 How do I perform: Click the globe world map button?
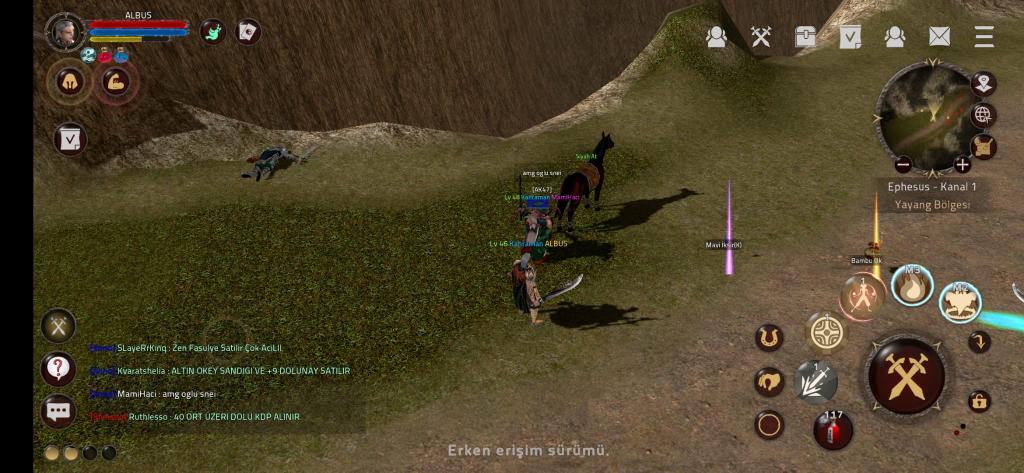pos(983,114)
